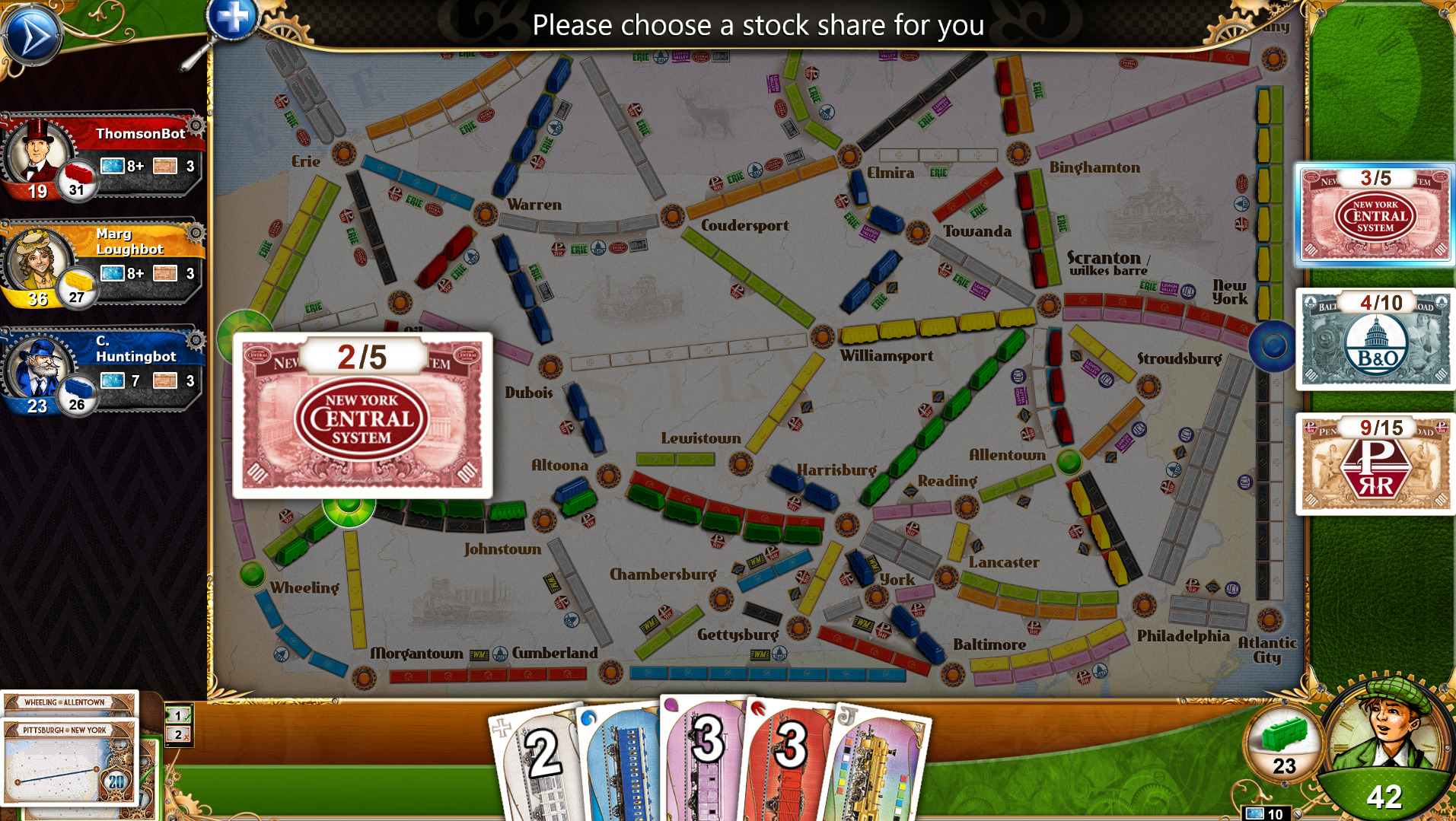Viewport: 1456px width, 821px height.
Task: Open the back navigation arrow panel
Action: tap(32, 34)
